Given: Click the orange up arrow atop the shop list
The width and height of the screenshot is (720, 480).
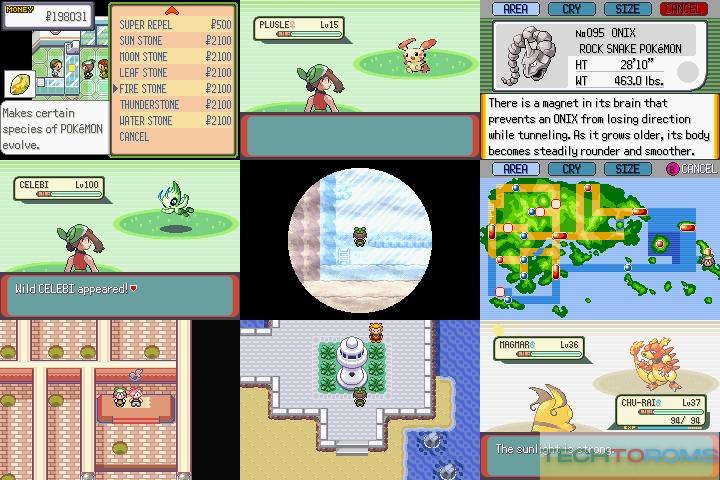Looking at the screenshot, I should coord(171,10).
